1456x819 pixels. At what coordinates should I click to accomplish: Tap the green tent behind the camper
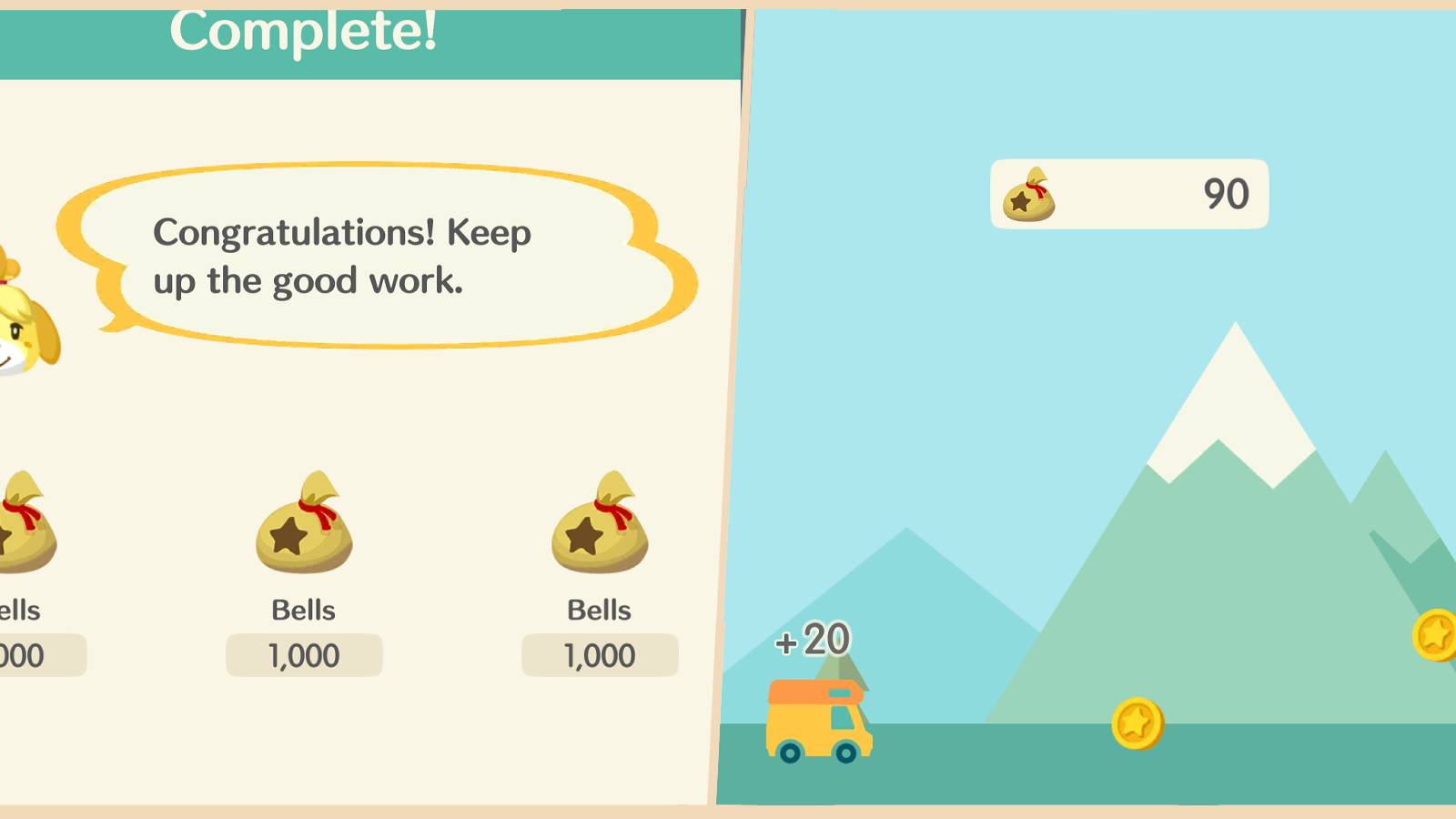(842, 669)
